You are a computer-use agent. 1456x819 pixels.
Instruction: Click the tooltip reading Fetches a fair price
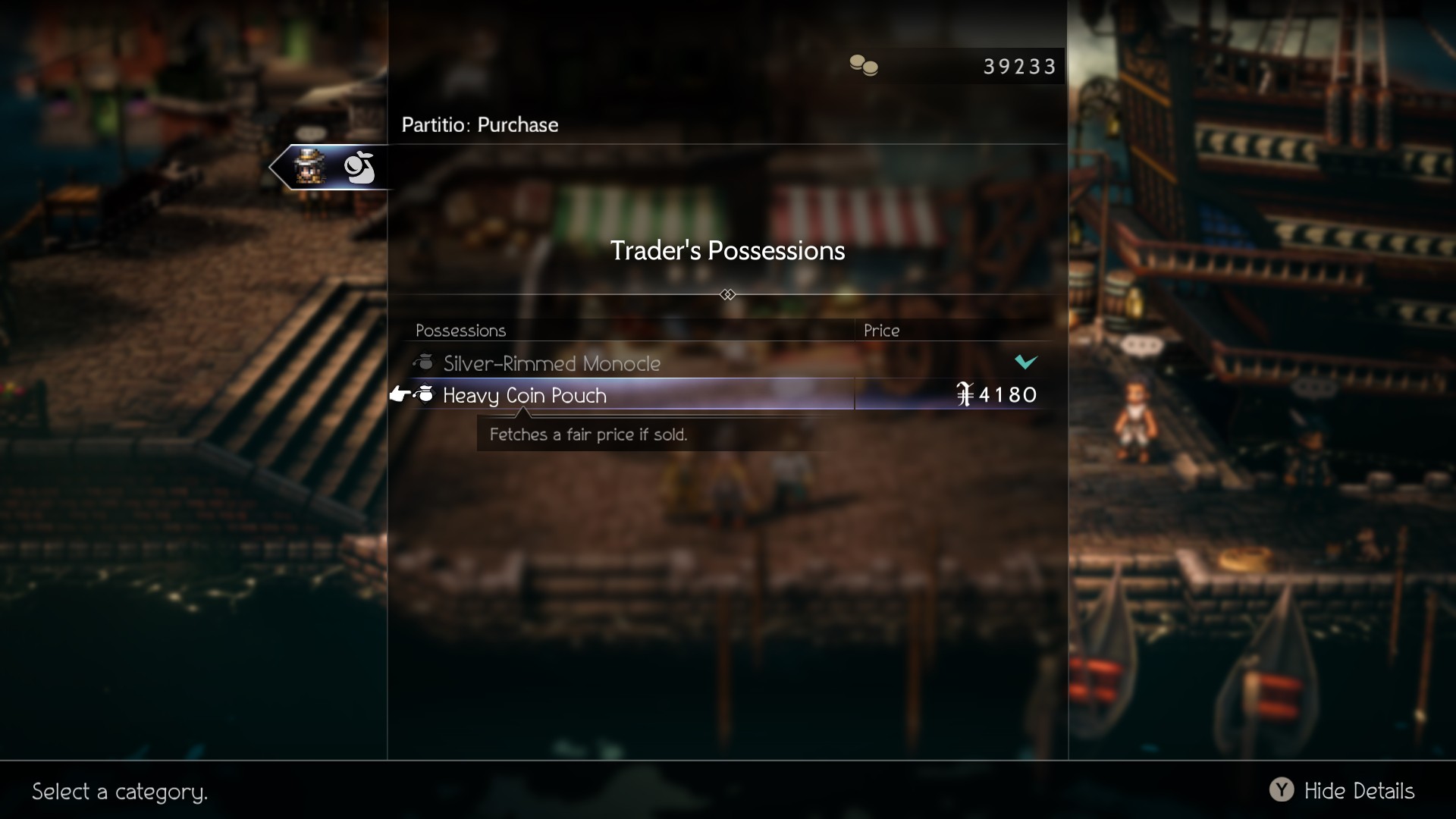(x=588, y=435)
